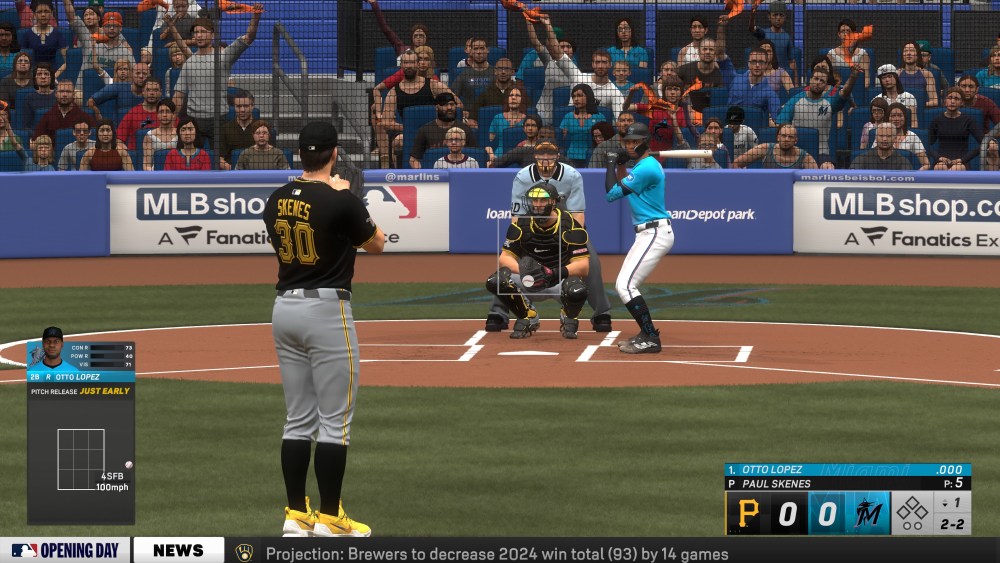The height and width of the screenshot is (563, 1000).
Task: Click the MLB Opening Day badge
Action: coord(65,551)
